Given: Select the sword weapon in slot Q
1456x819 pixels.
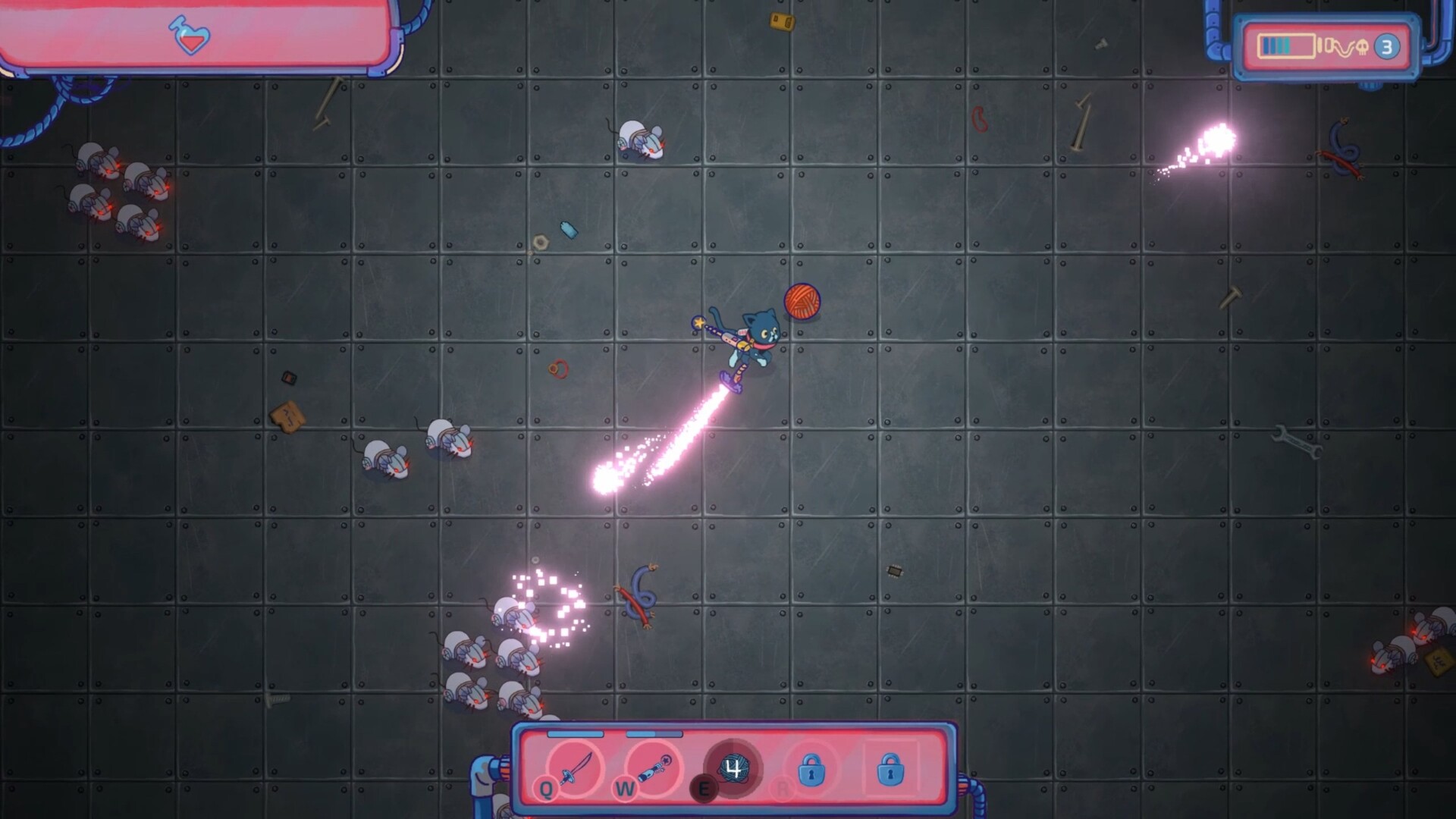Looking at the screenshot, I should (x=575, y=769).
